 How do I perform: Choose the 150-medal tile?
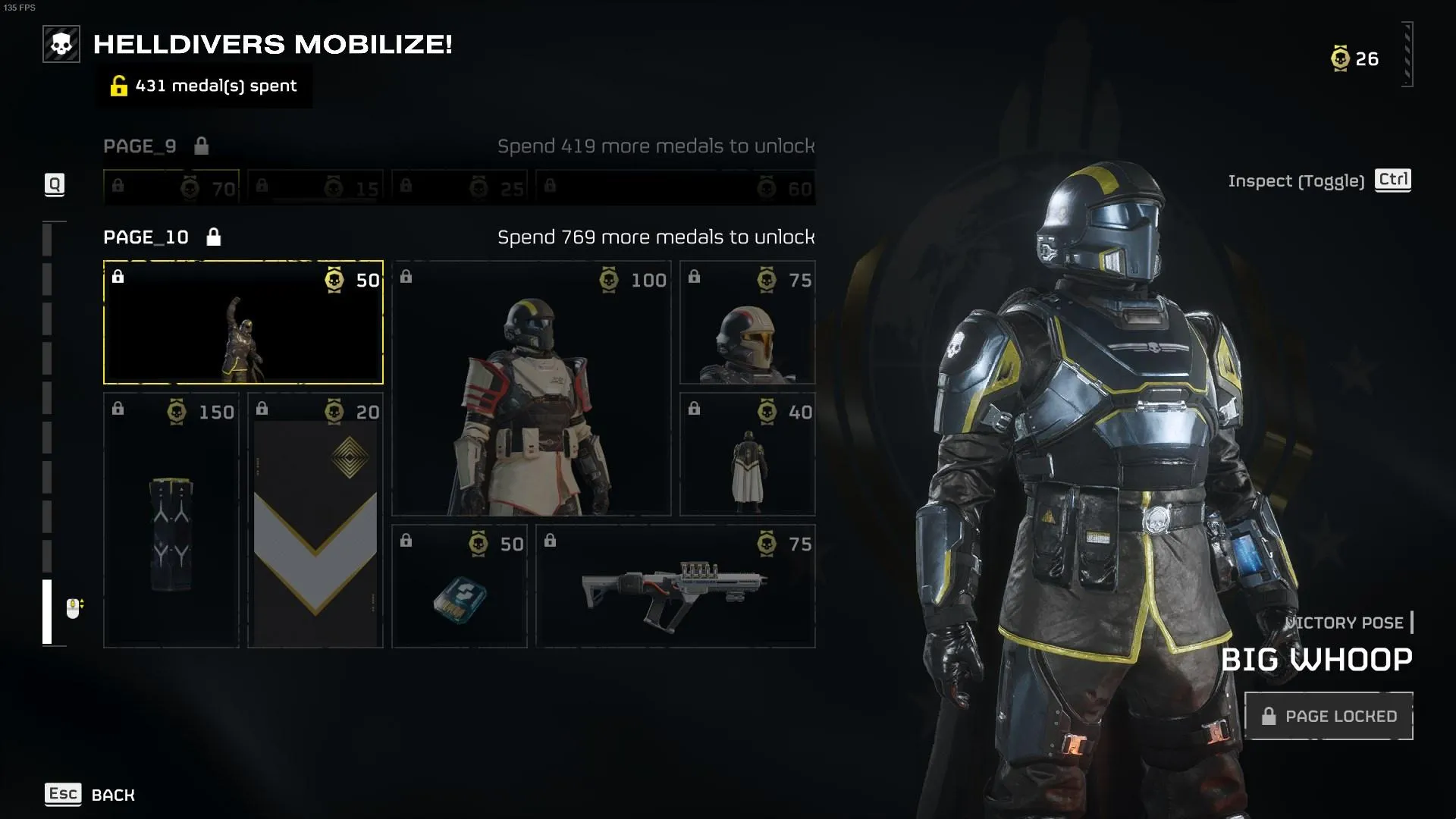pos(171,520)
